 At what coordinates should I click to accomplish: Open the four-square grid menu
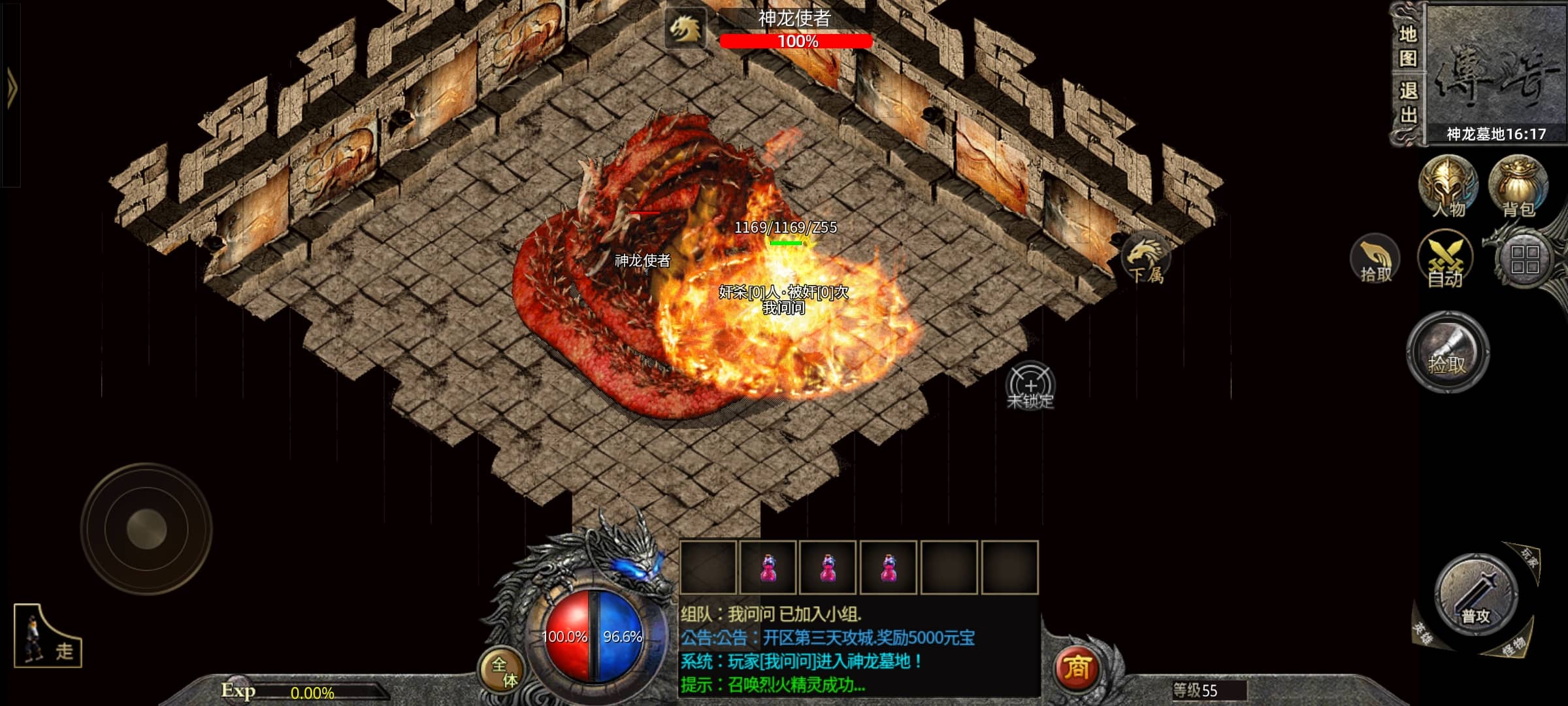pos(1525,260)
